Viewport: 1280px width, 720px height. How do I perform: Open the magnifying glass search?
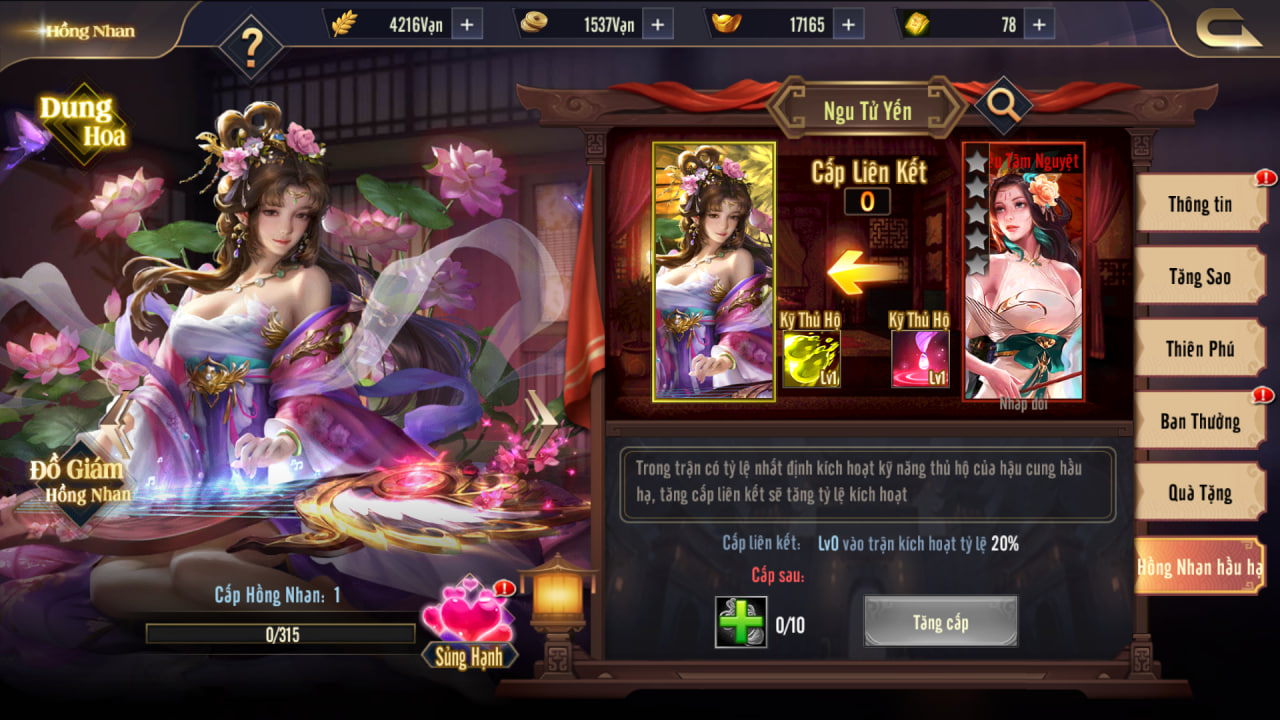coord(1003,106)
